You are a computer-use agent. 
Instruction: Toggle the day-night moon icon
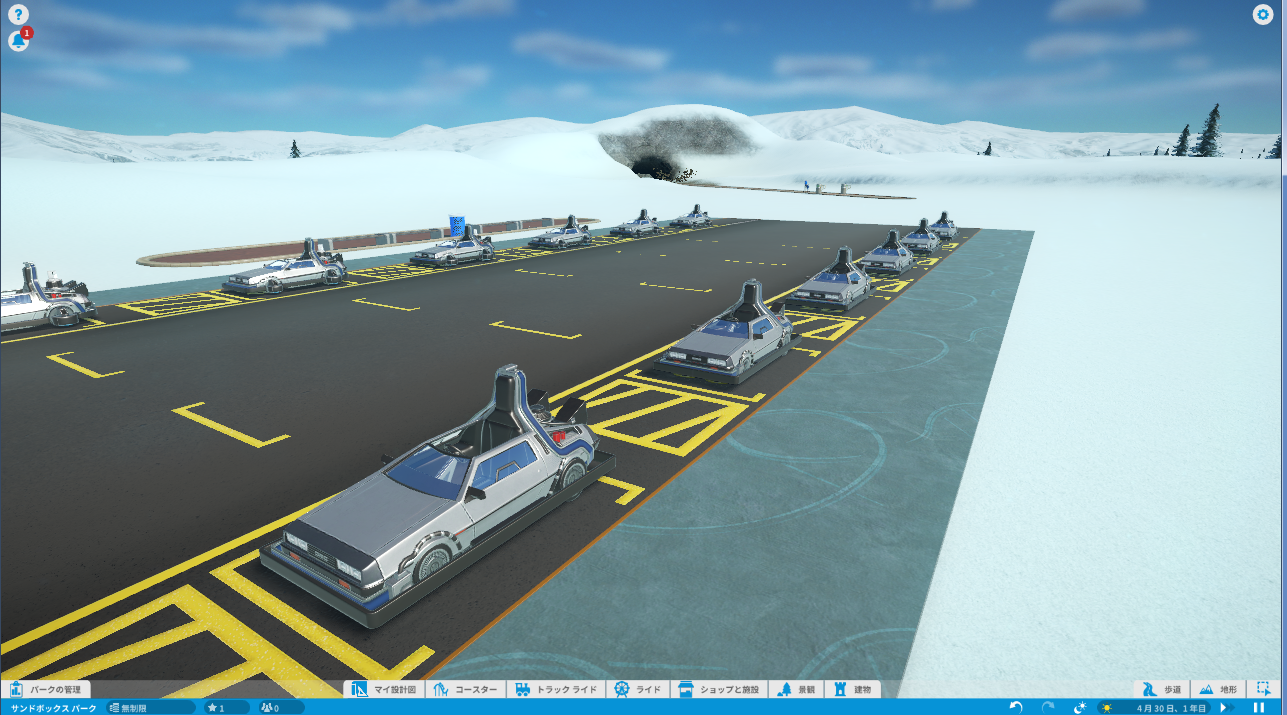tap(1080, 707)
